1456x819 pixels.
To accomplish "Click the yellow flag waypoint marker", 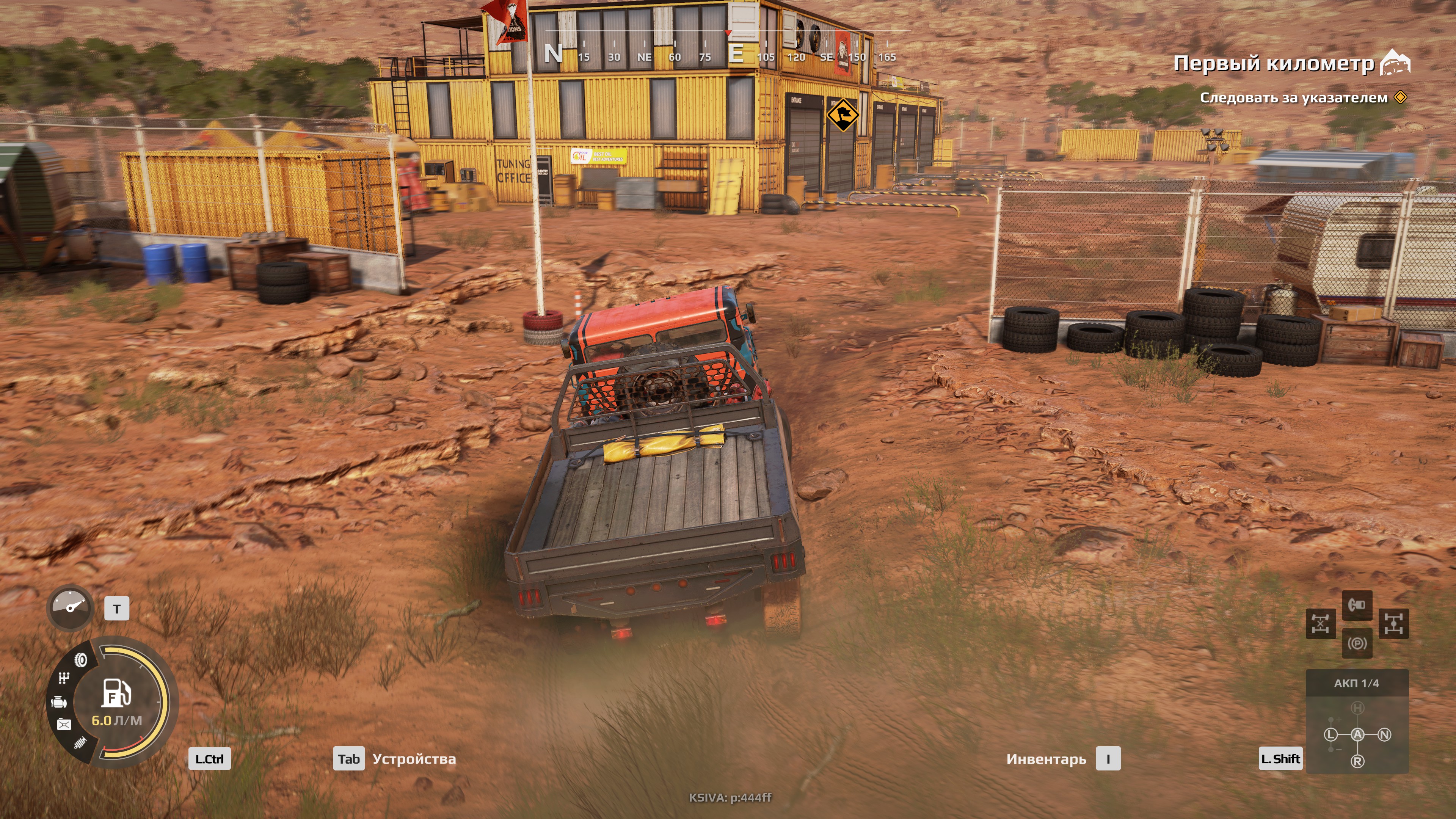I will 842,115.
